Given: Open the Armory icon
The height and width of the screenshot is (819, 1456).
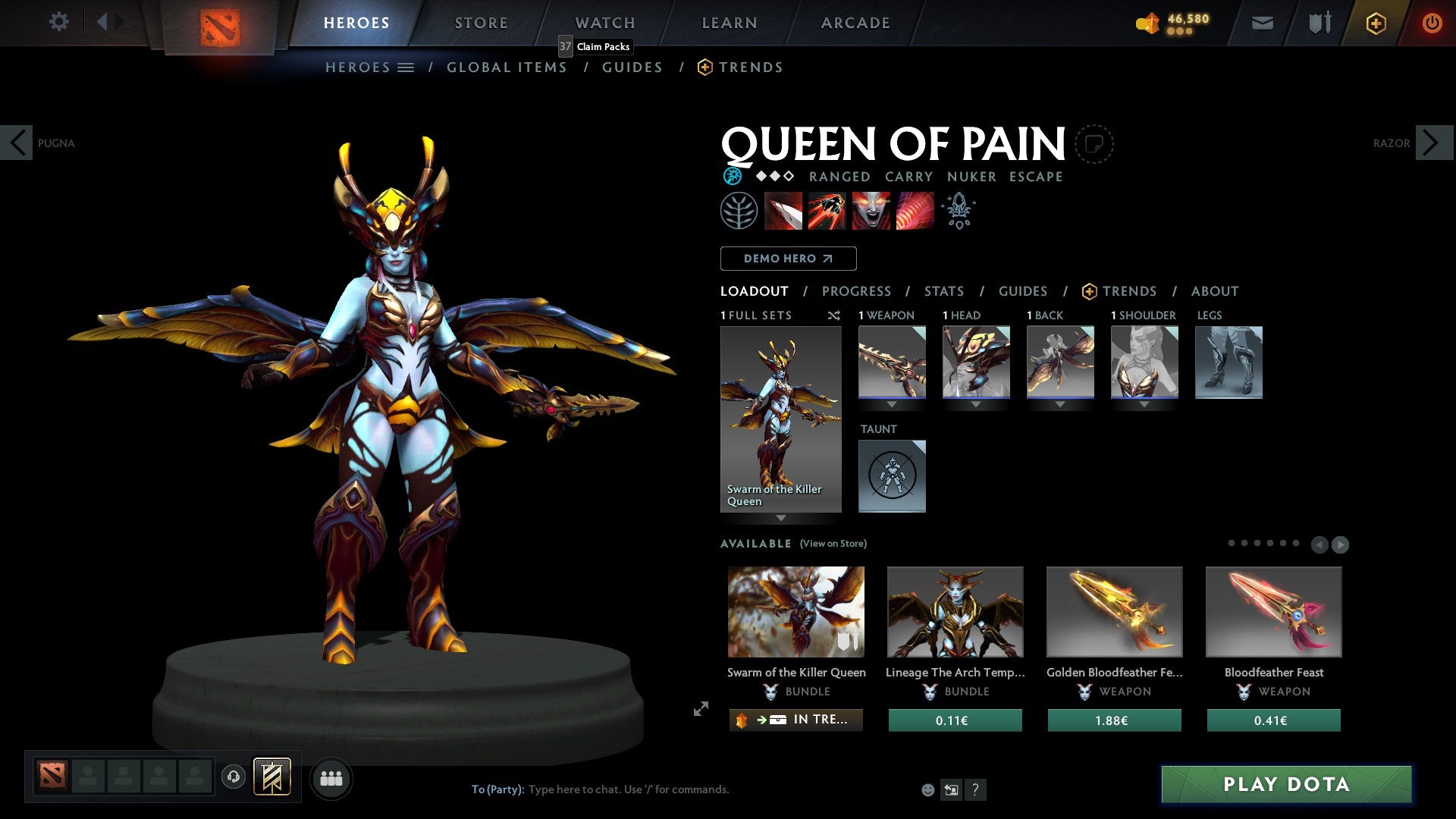Looking at the screenshot, I should [x=1319, y=23].
